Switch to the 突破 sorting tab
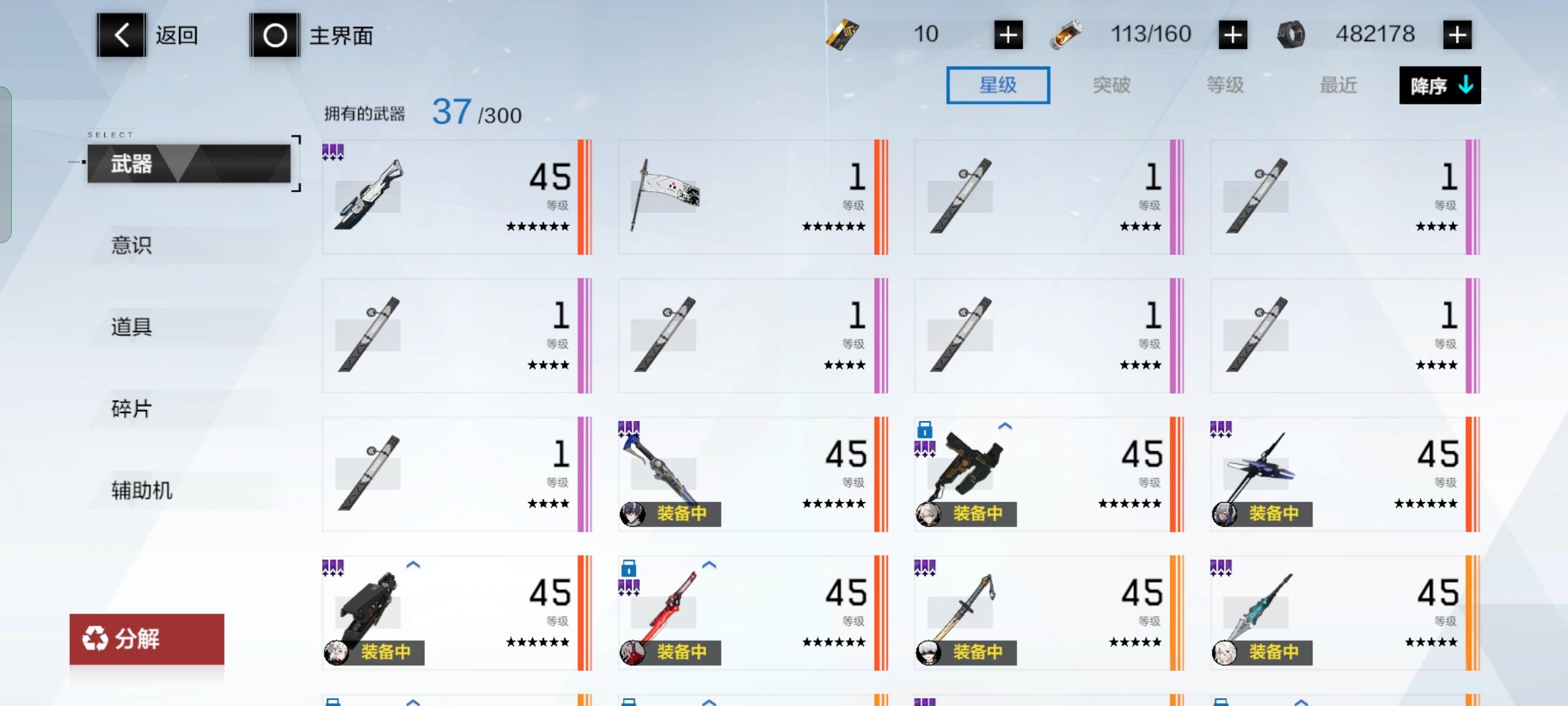1568x706 pixels. tap(1113, 86)
